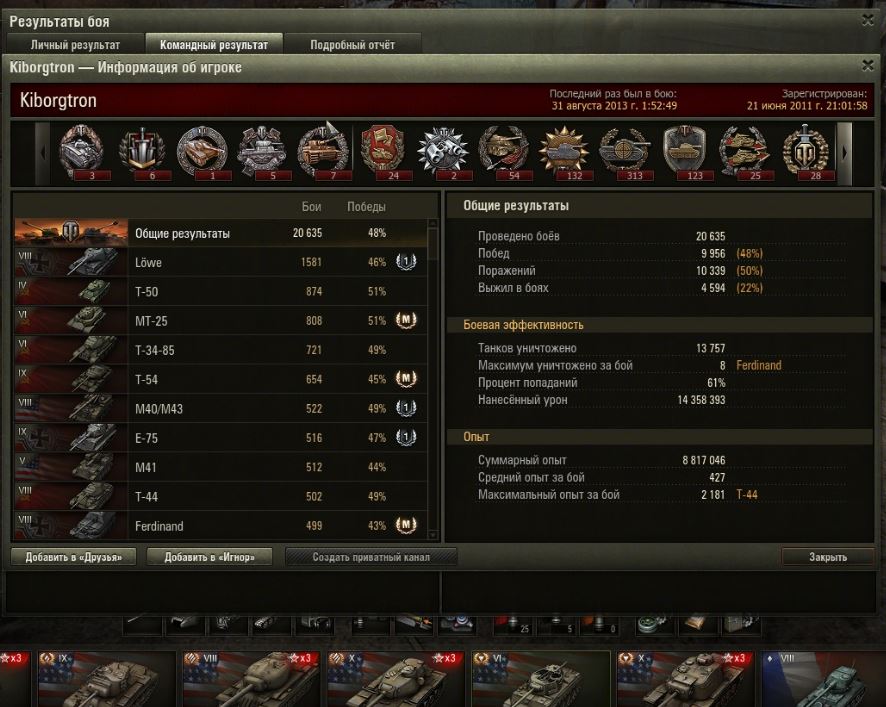Screen dimensions: 886x707
Task: Close the player info with Закрыть
Action: point(827,557)
